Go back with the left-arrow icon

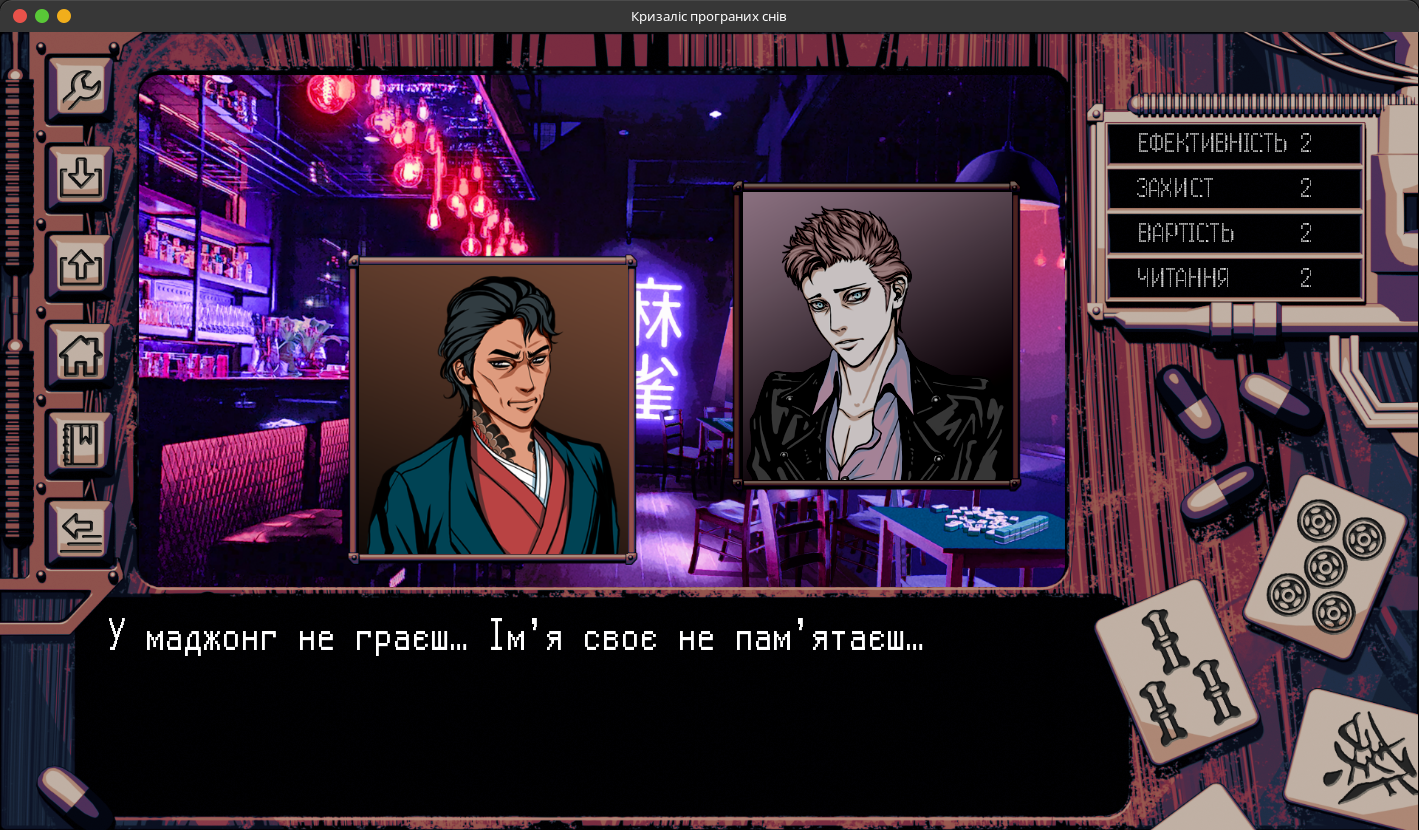(80, 531)
